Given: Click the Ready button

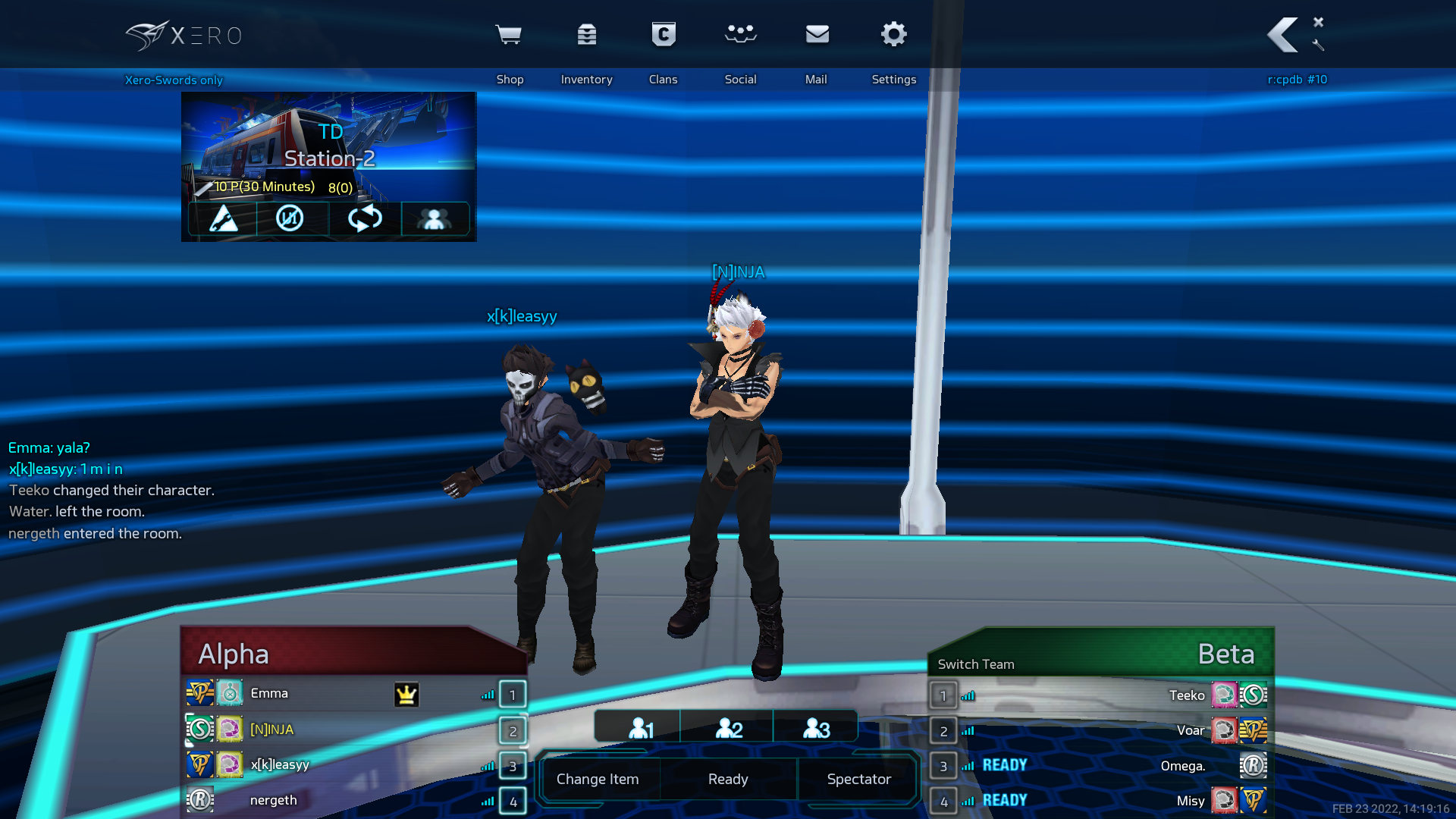Looking at the screenshot, I should (728, 779).
